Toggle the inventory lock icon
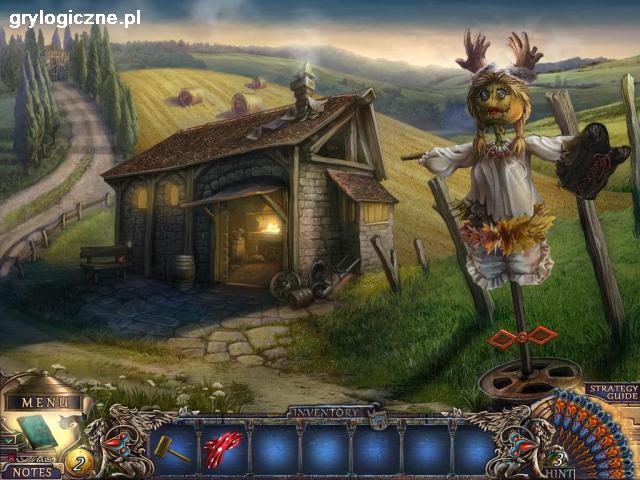The height and width of the screenshot is (480, 640). [378, 421]
